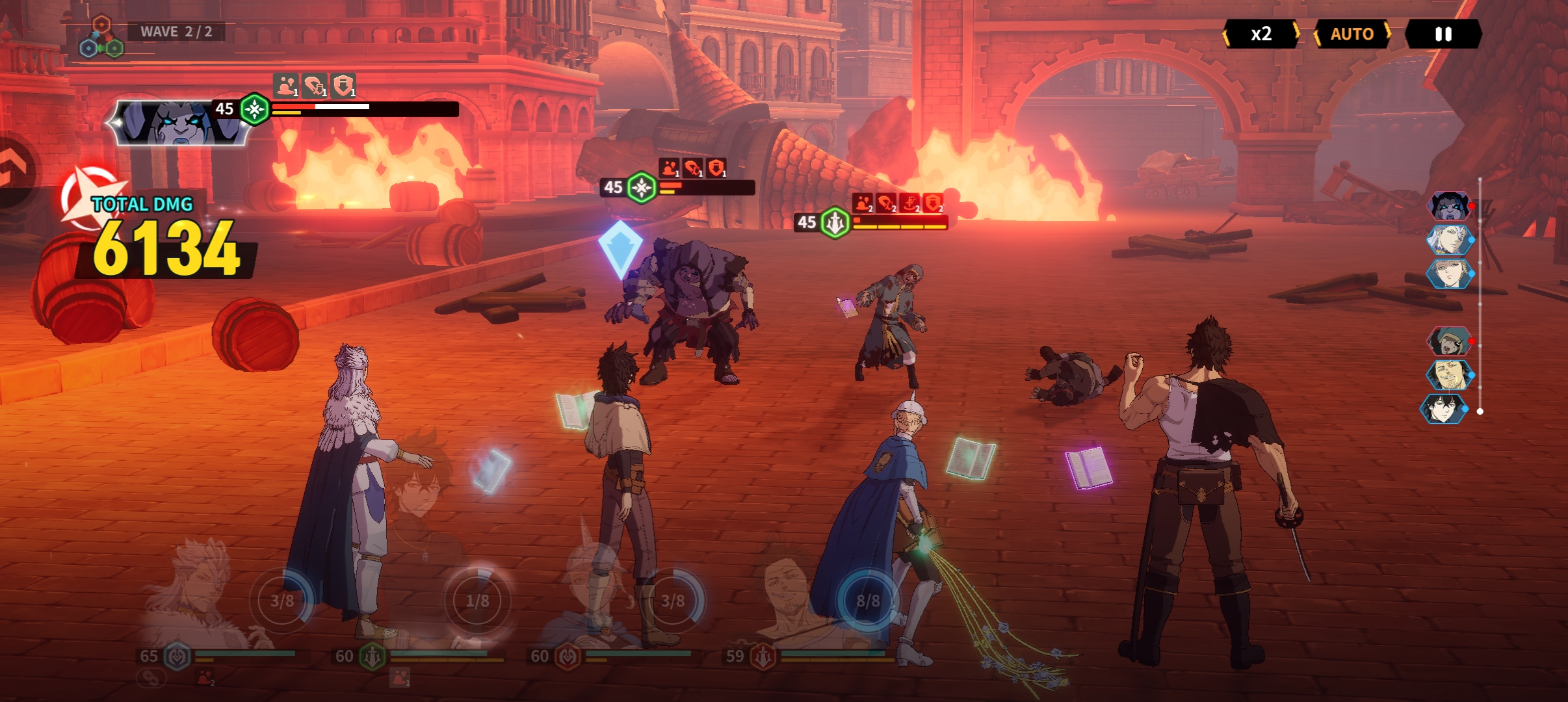Click the hooded zombie in the turn order
1568x702 pixels.
pyautogui.click(x=1449, y=341)
